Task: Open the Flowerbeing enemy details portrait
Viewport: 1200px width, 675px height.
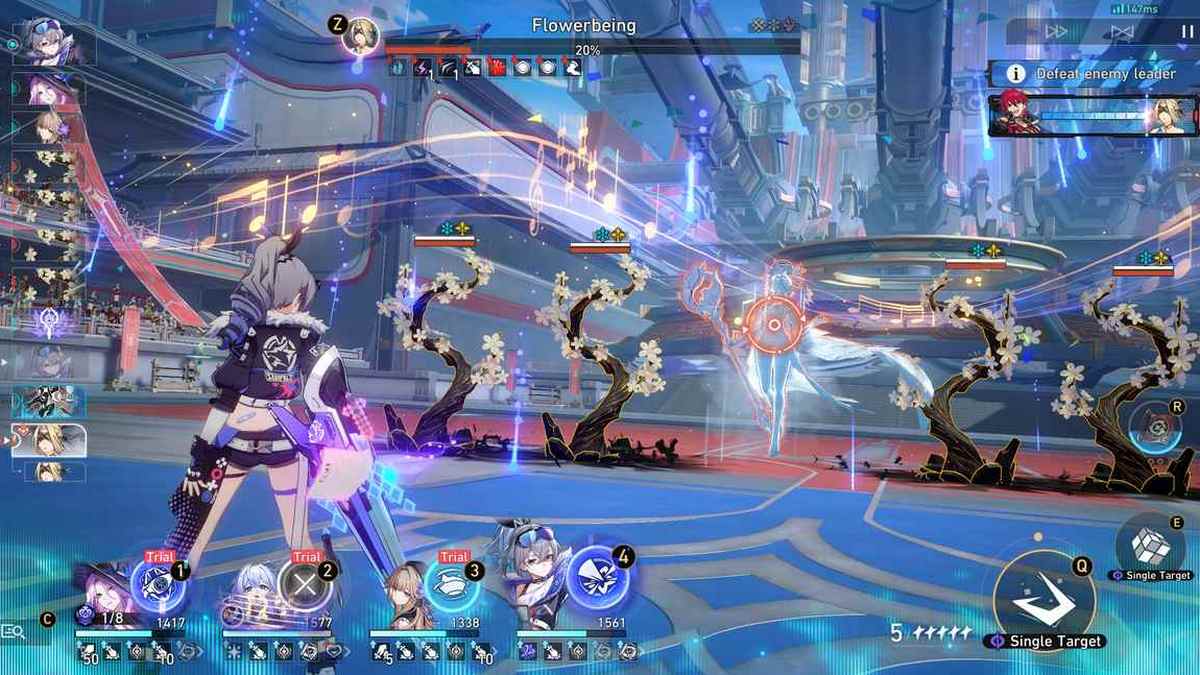Action: pyautogui.click(x=360, y=35)
